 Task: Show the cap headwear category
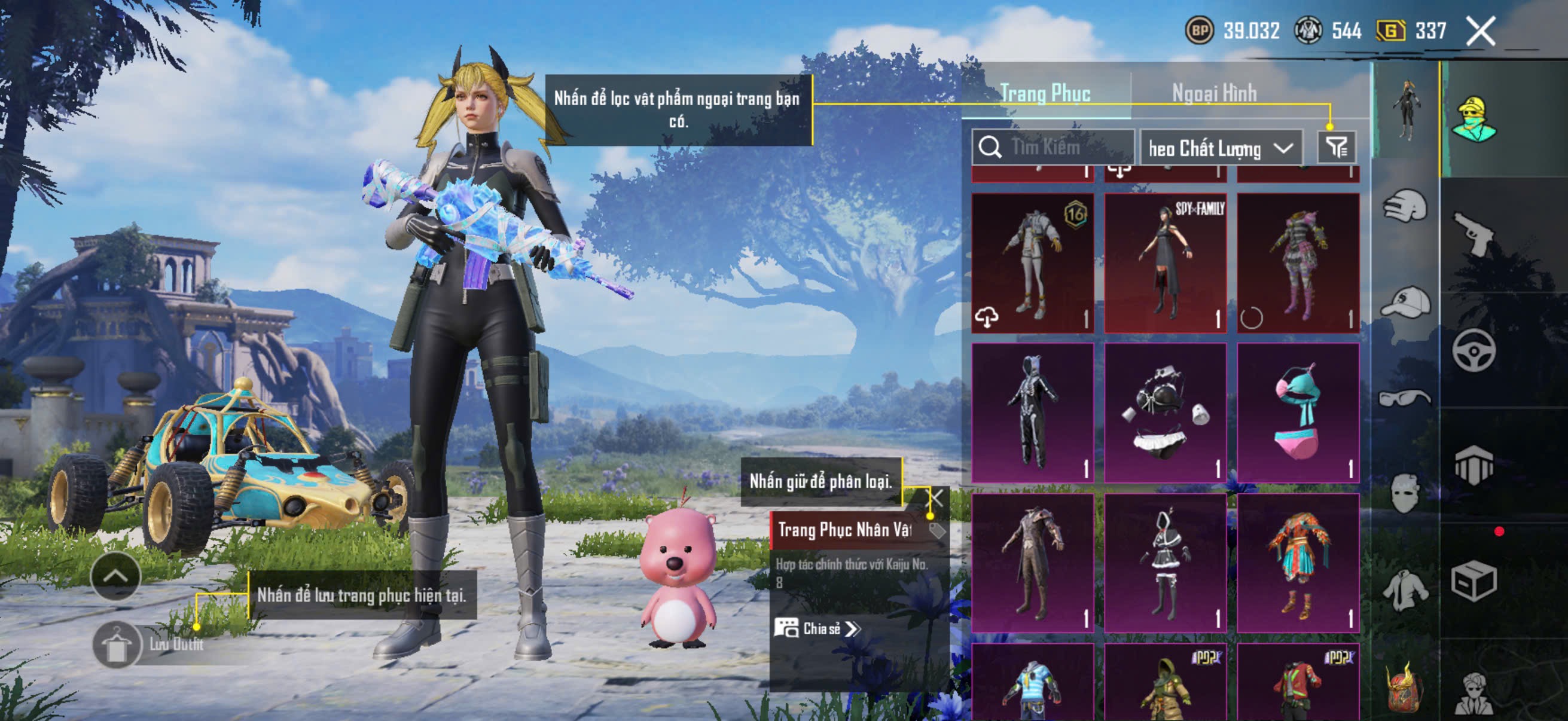tap(1405, 303)
